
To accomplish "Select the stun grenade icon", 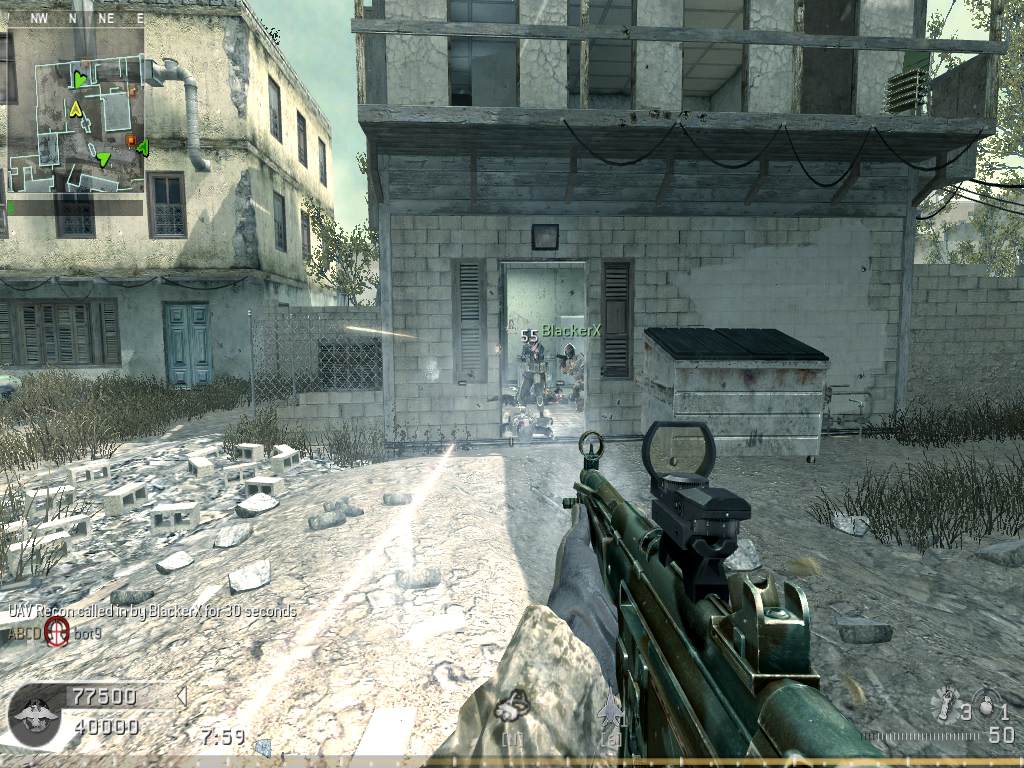I will tap(944, 705).
